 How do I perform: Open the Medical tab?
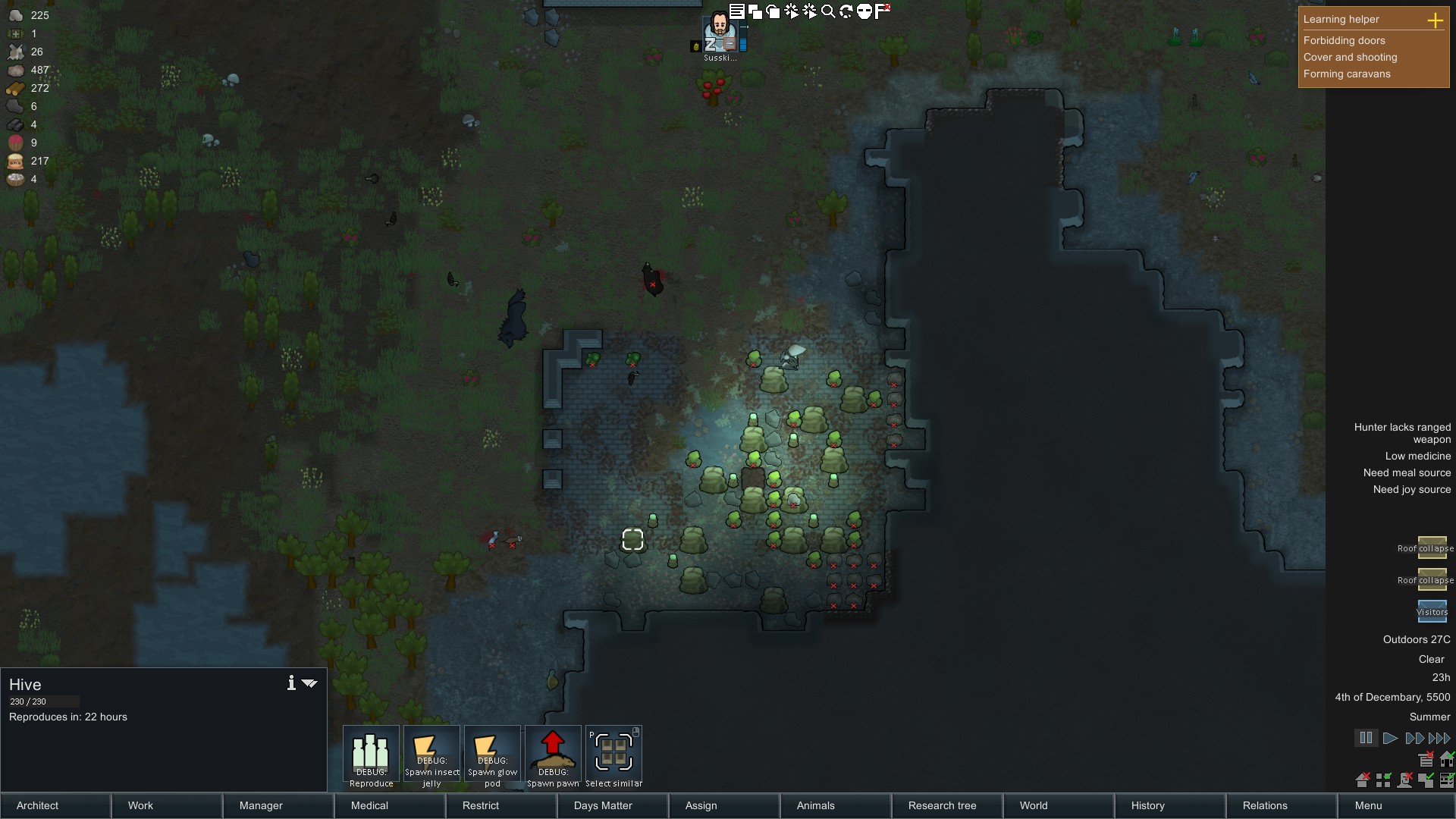[390, 805]
